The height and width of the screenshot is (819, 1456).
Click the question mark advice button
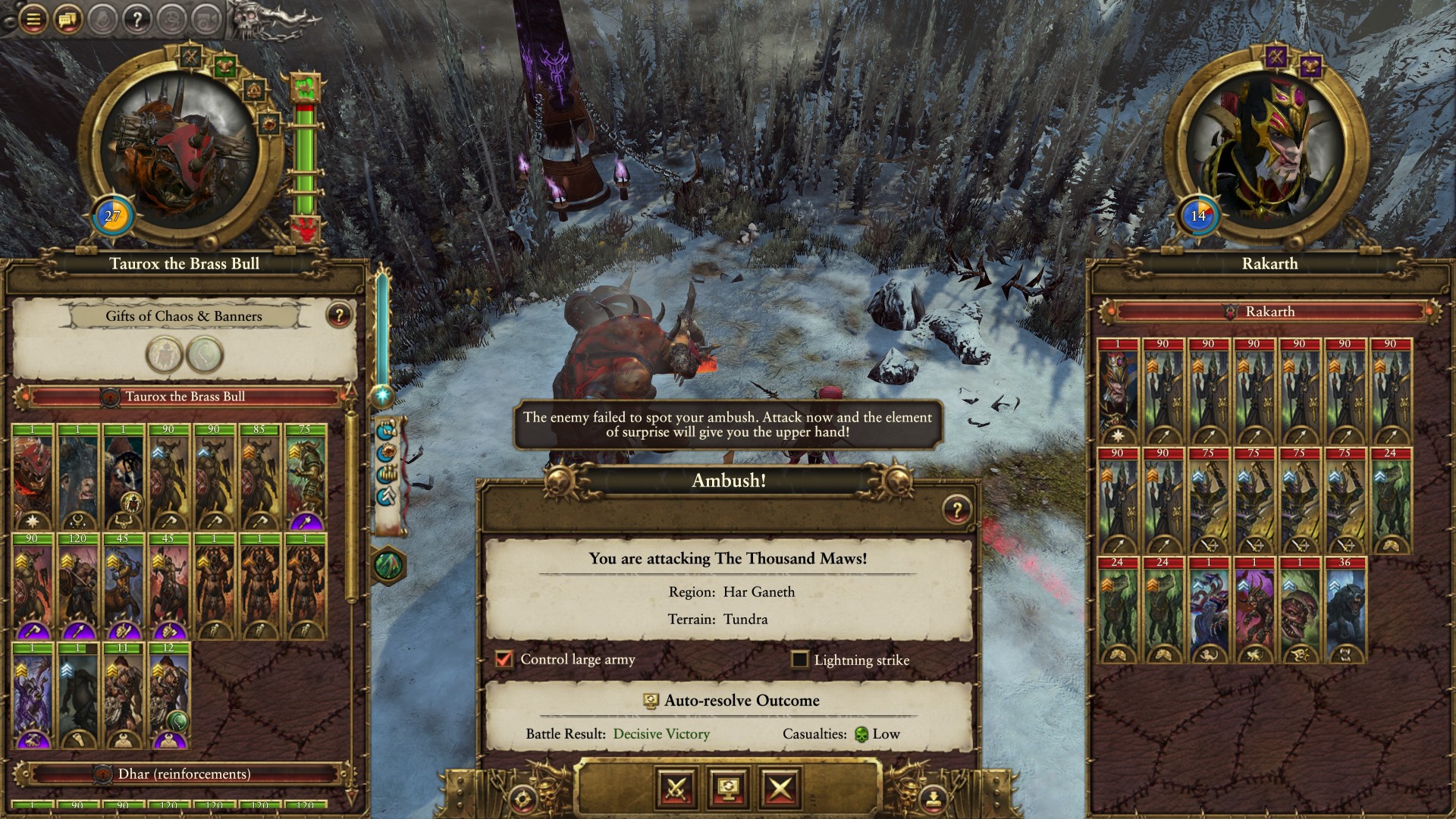click(137, 19)
